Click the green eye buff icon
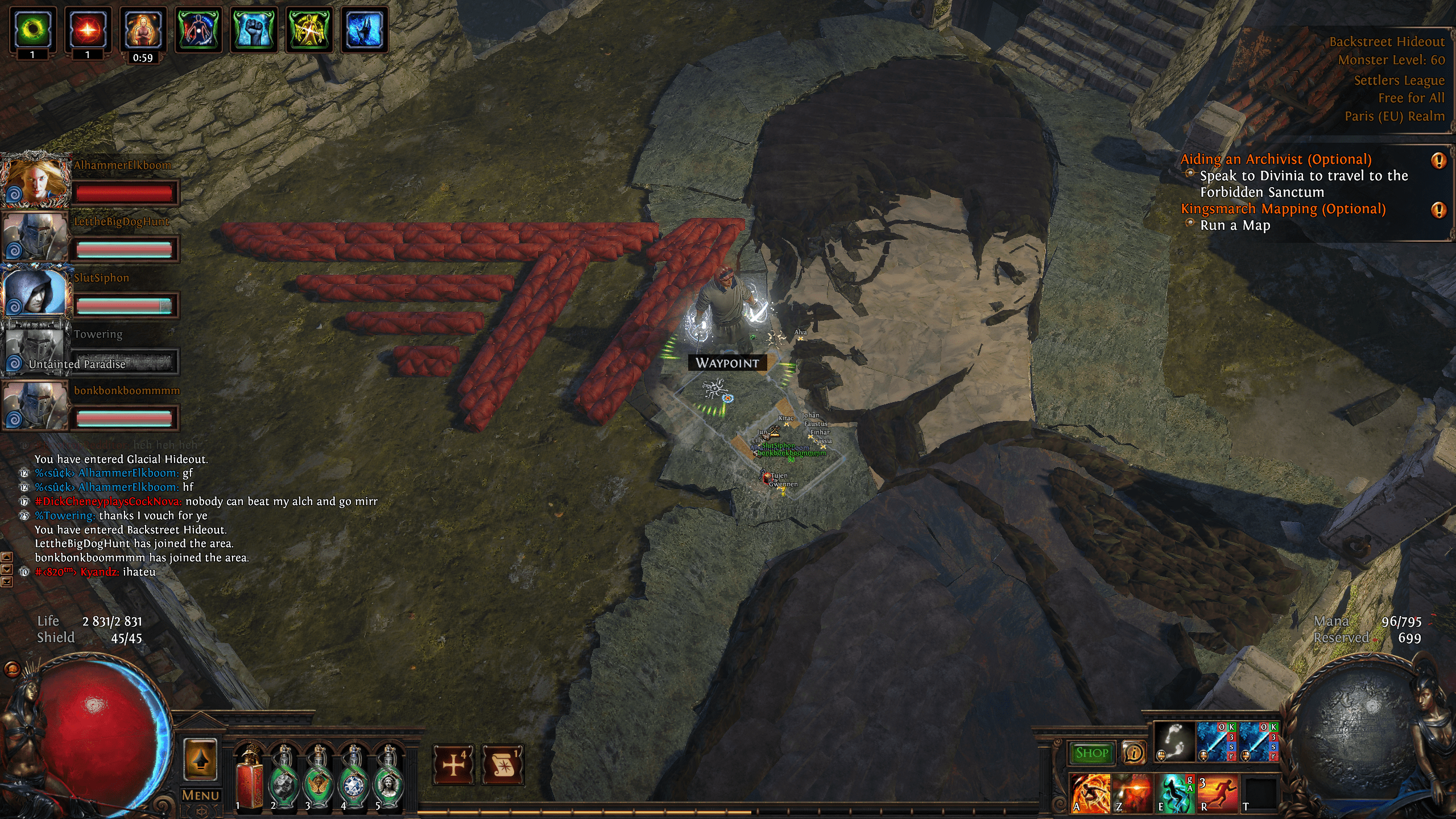The image size is (1456, 819). 33,30
